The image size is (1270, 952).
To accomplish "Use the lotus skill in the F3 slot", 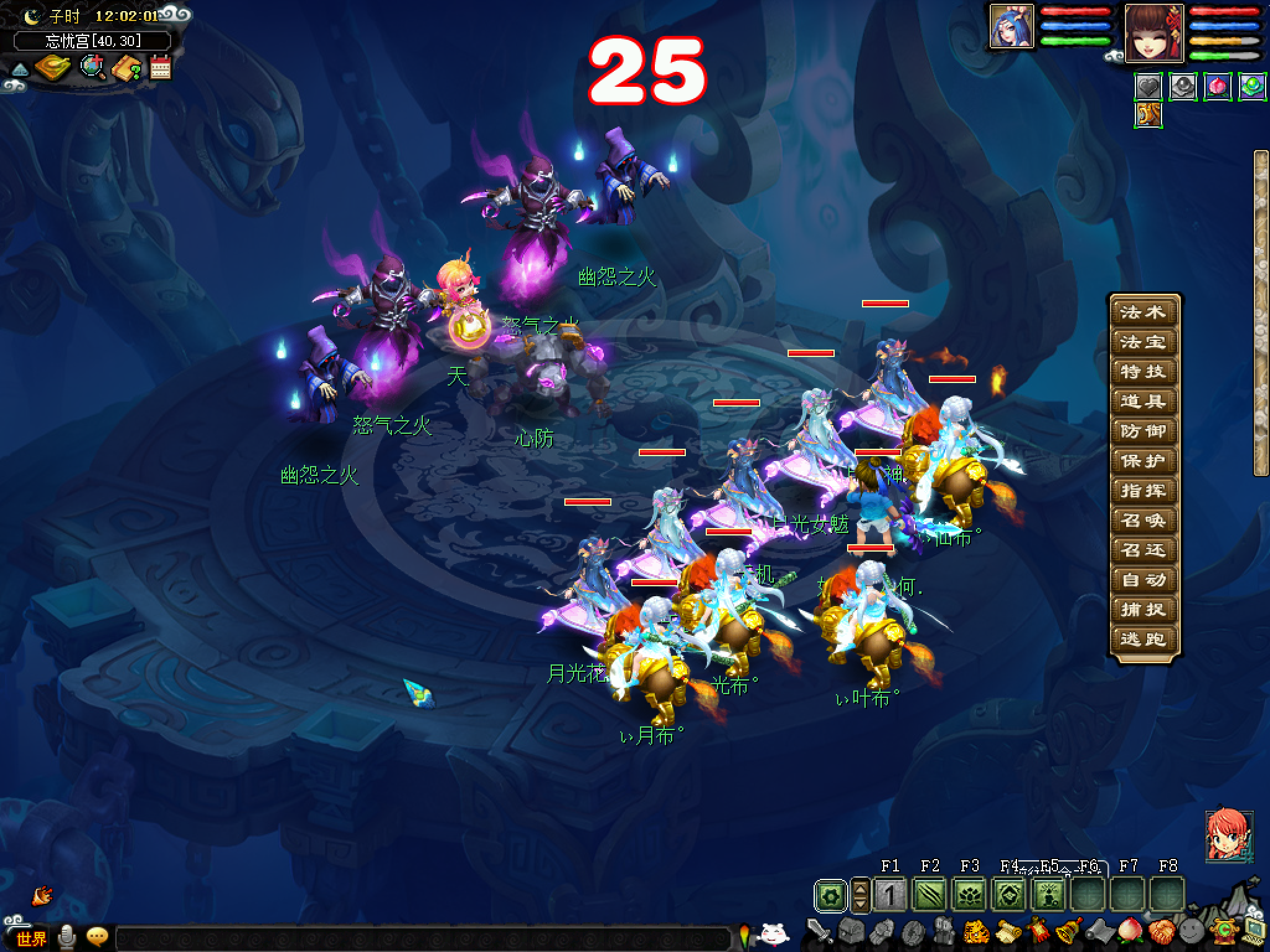I will click(x=969, y=896).
